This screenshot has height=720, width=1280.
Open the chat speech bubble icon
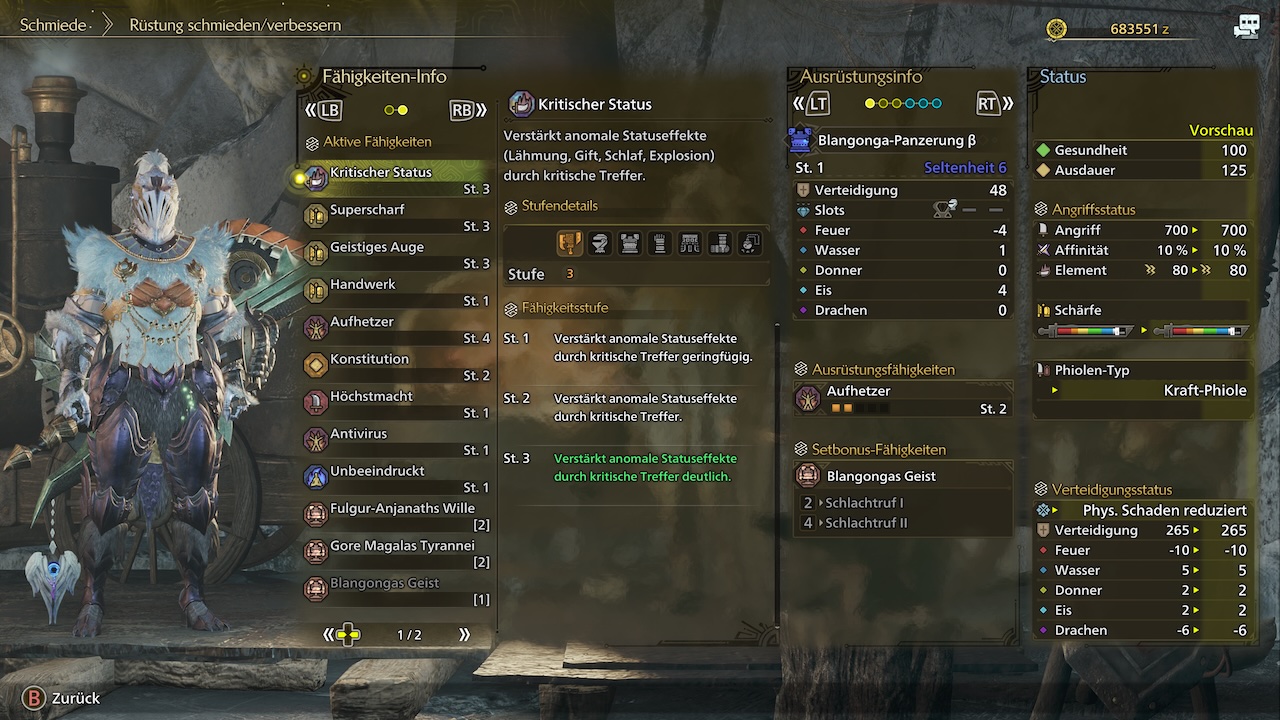tap(1246, 27)
